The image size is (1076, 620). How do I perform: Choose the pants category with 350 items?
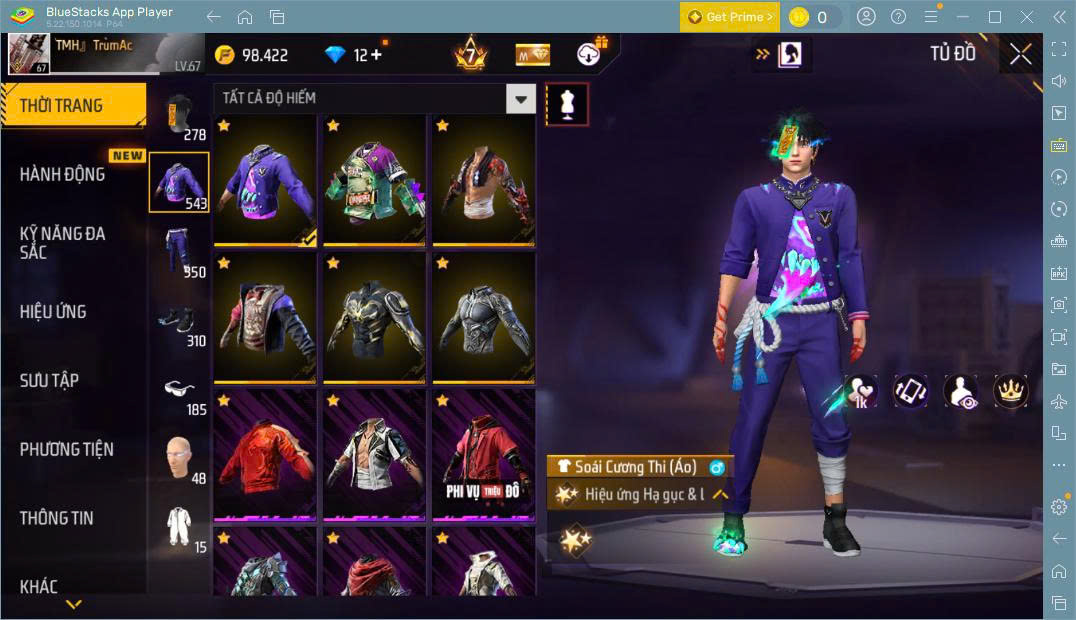pyautogui.click(x=179, y=252)
